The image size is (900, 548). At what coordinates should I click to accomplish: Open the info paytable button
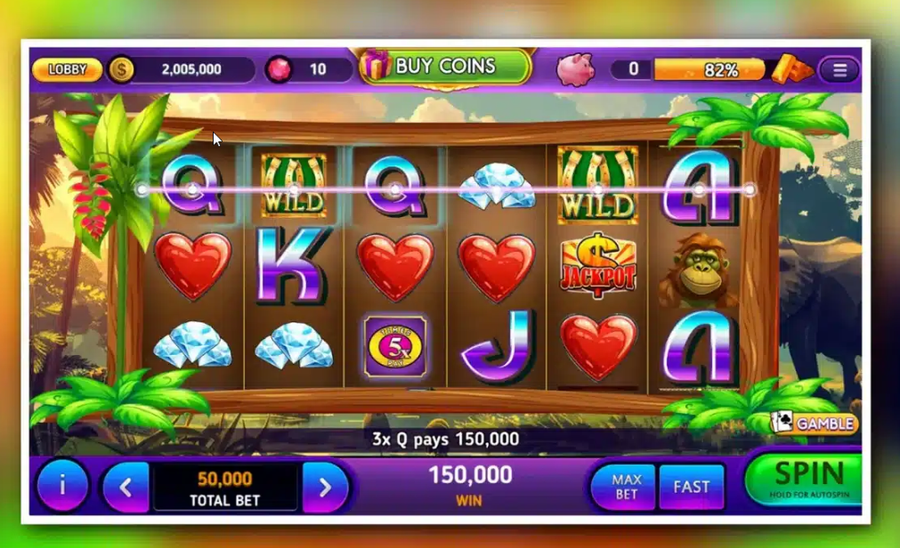(62, 486)
